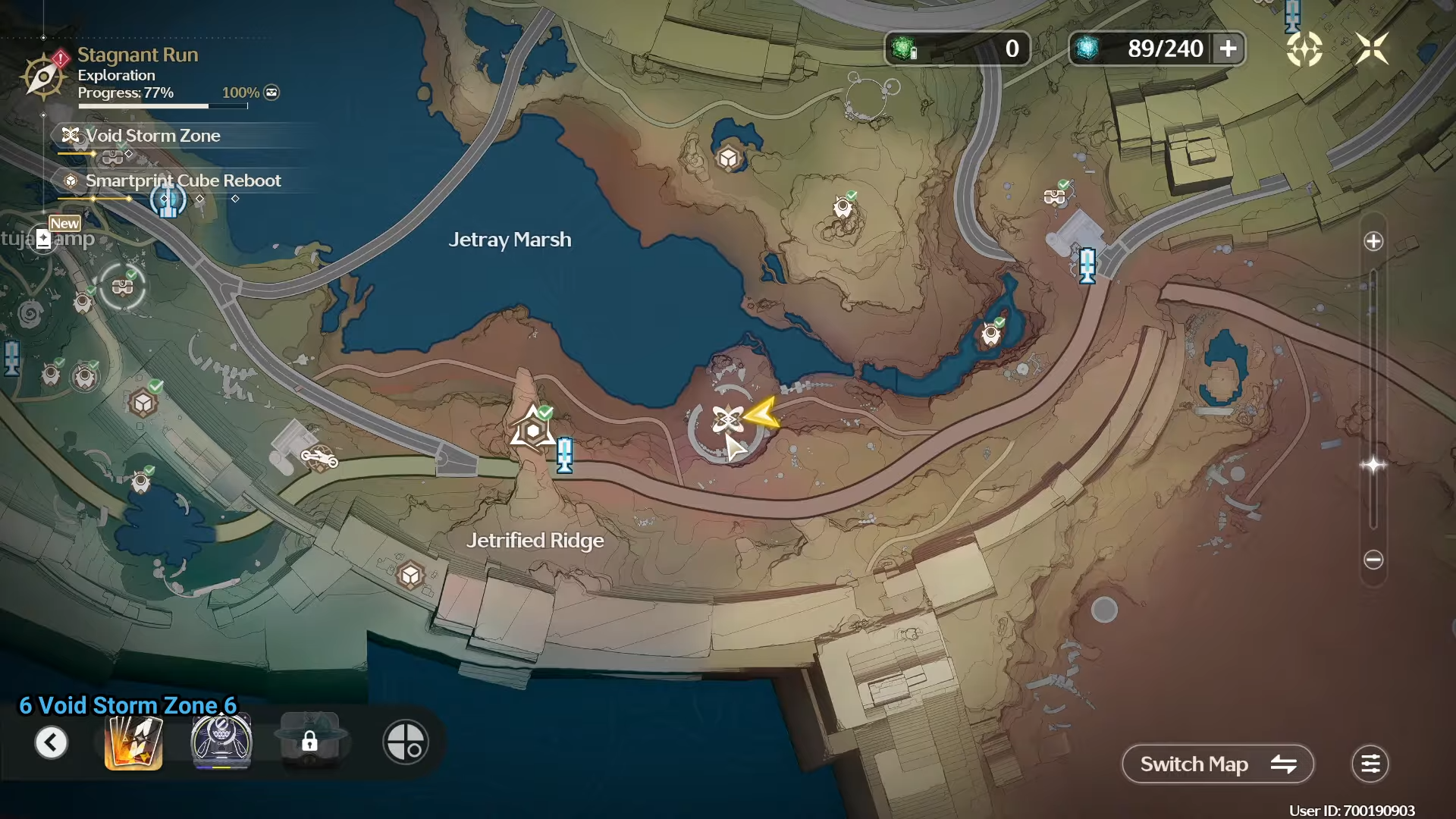Select the purple round device toolbar icon
Viewport: 1456px width, 819px height.
pos(221,742)
